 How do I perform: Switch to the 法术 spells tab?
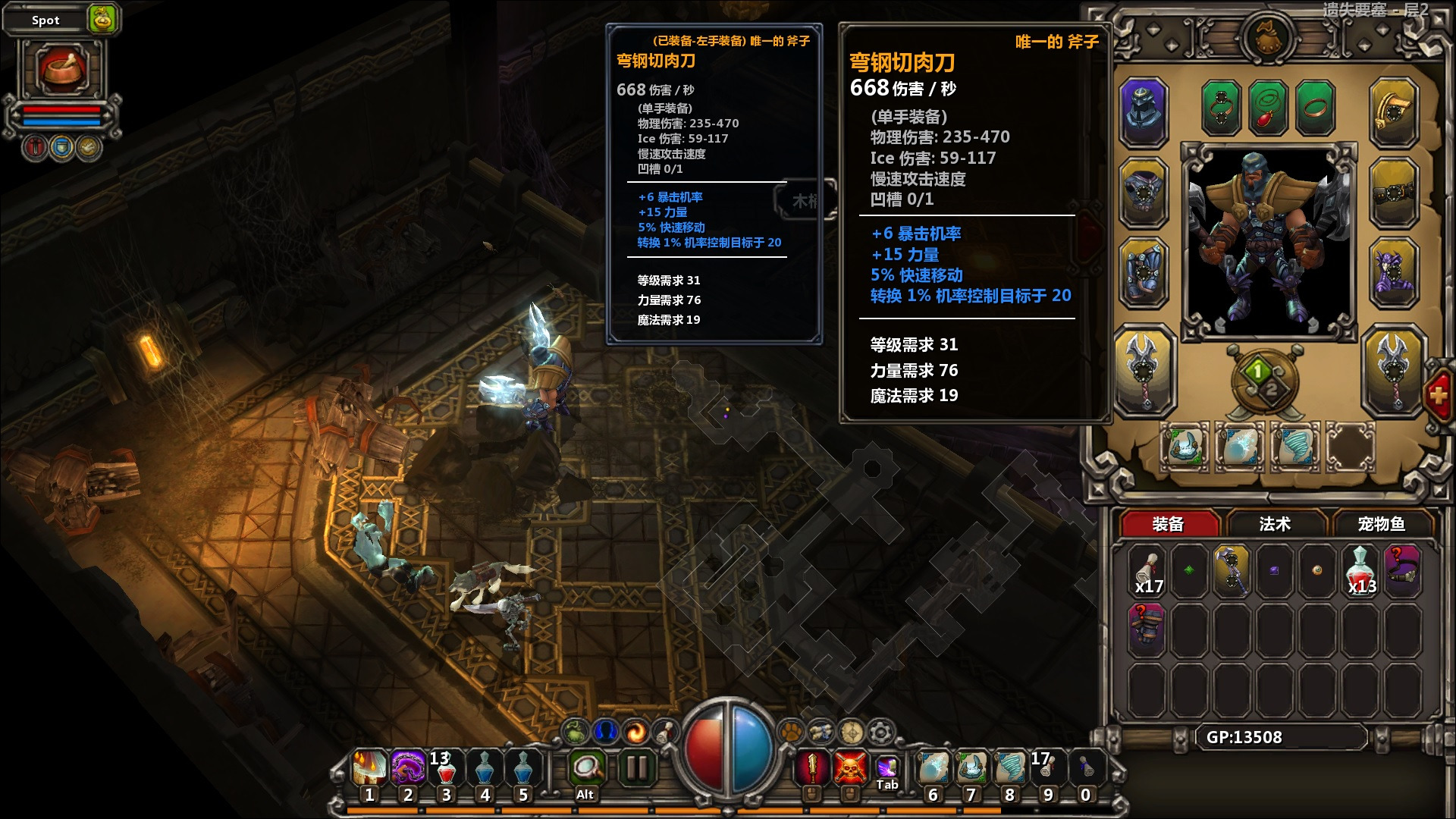tap(1274, 524)
